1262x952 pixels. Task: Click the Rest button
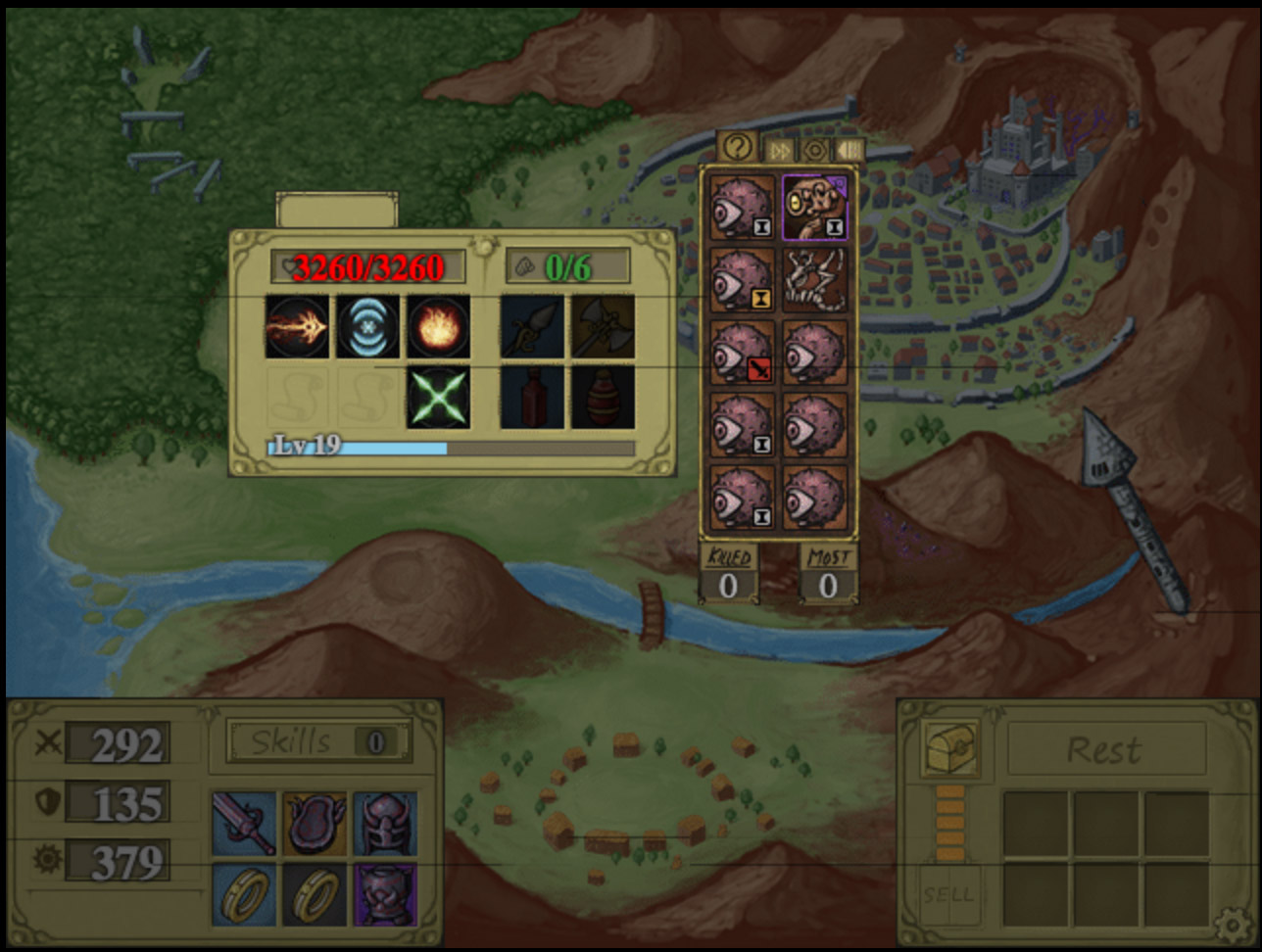[1105, 750]
